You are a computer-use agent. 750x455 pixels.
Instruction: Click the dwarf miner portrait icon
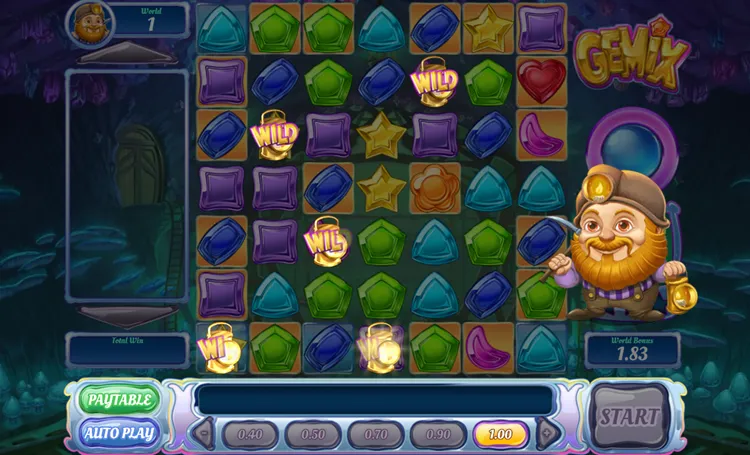[x=90, y=23]
